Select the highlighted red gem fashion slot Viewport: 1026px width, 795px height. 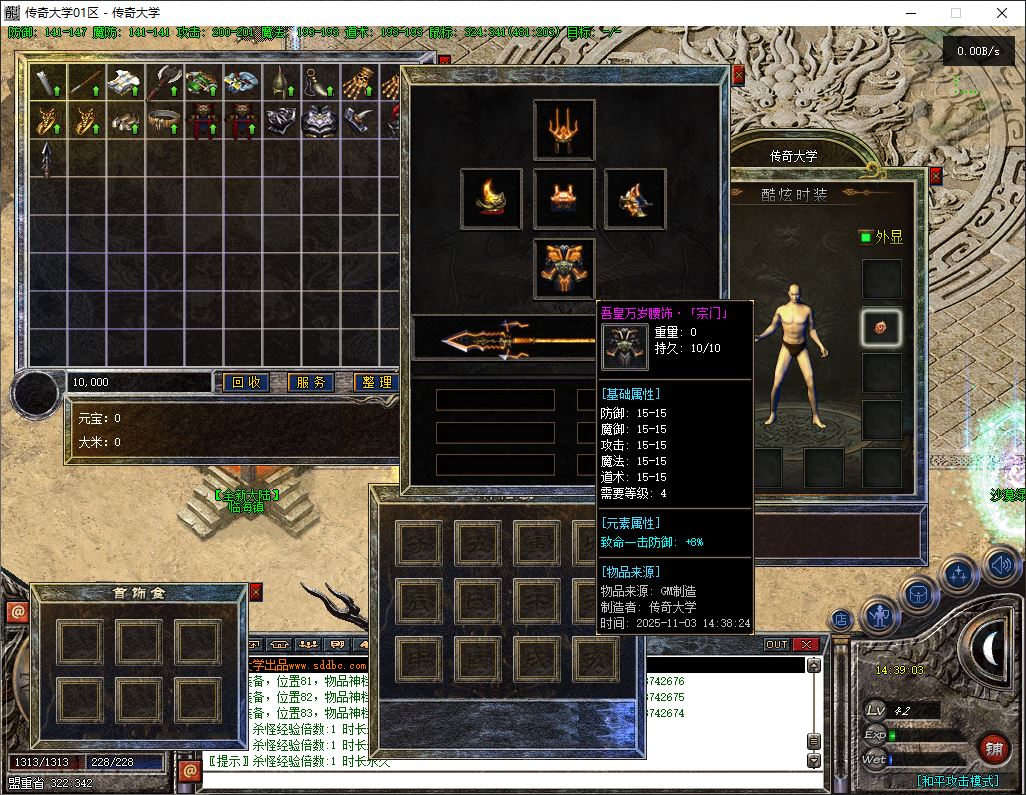[881, 326]
